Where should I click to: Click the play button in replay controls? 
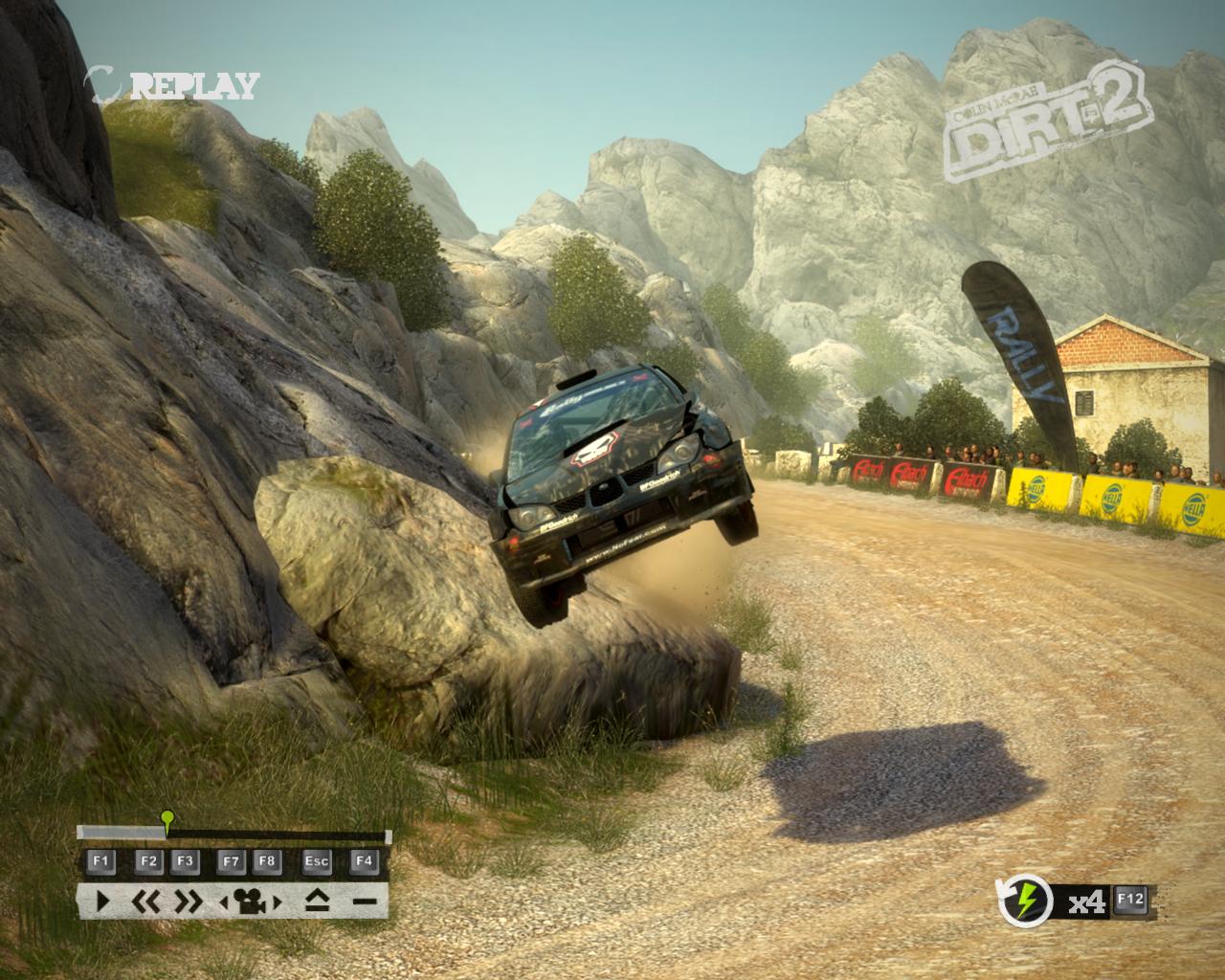(x=102, y=901)
